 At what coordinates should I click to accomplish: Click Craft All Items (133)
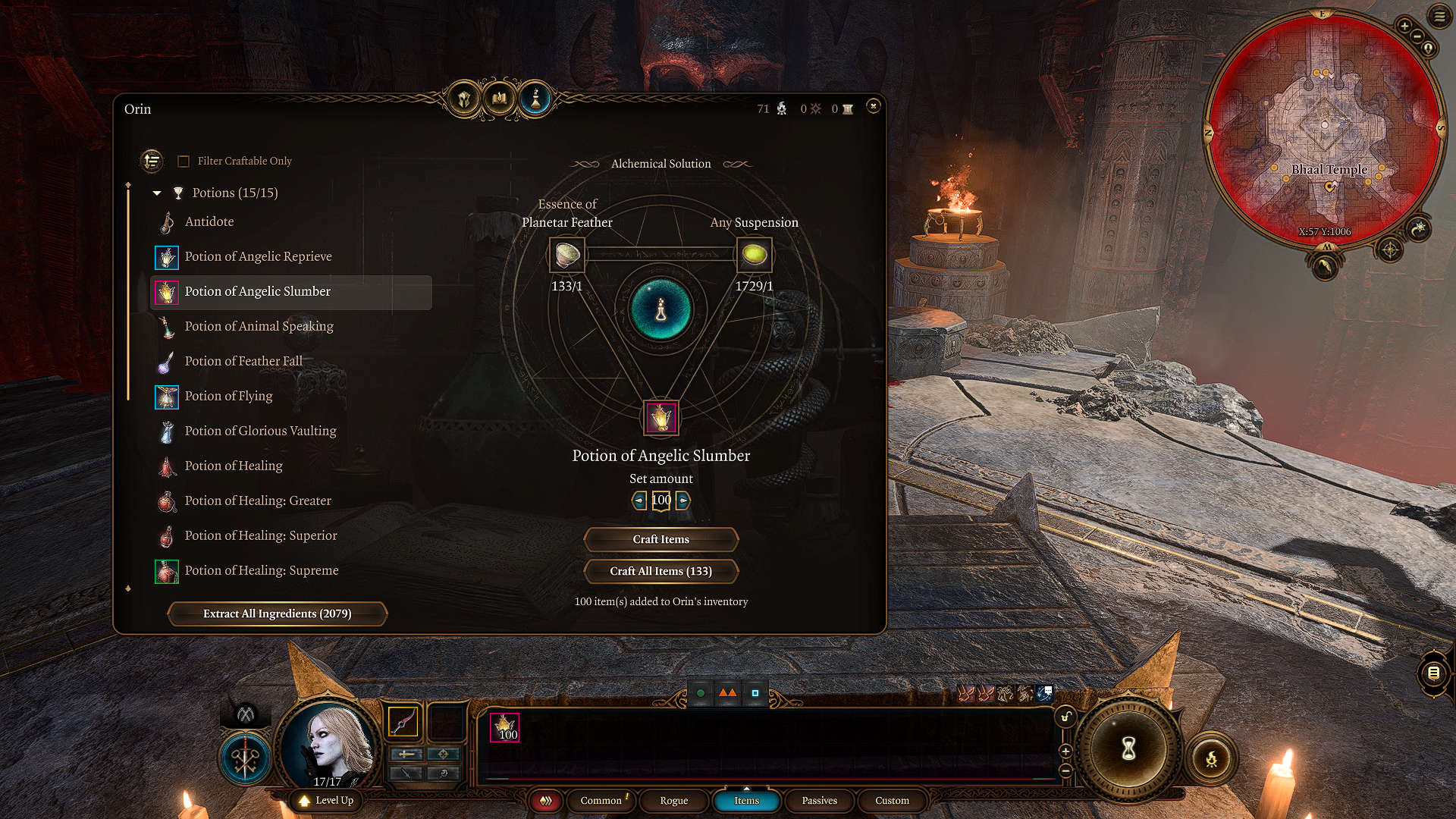point(661,571)
